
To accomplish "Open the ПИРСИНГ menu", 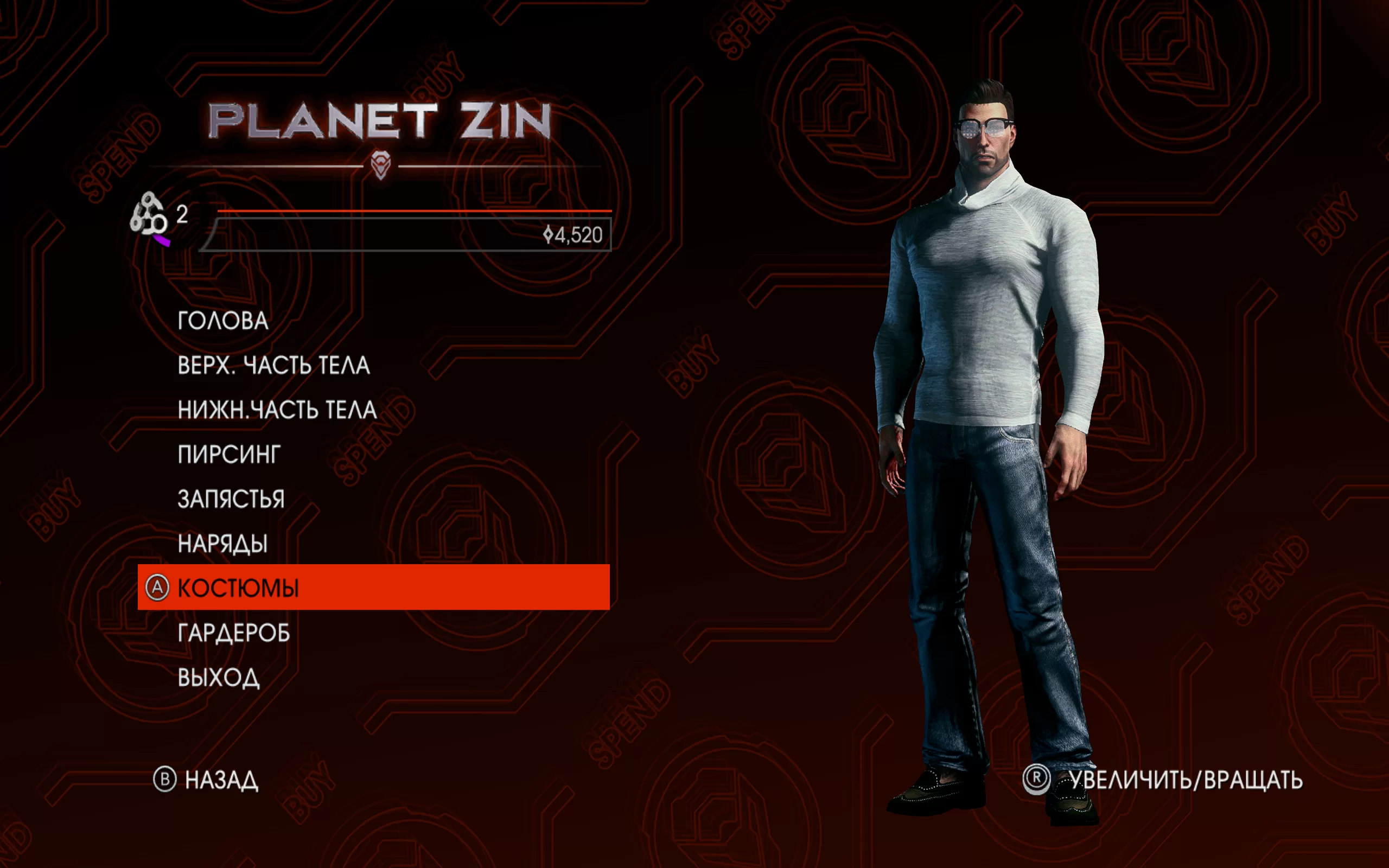I will pos(229,455).
